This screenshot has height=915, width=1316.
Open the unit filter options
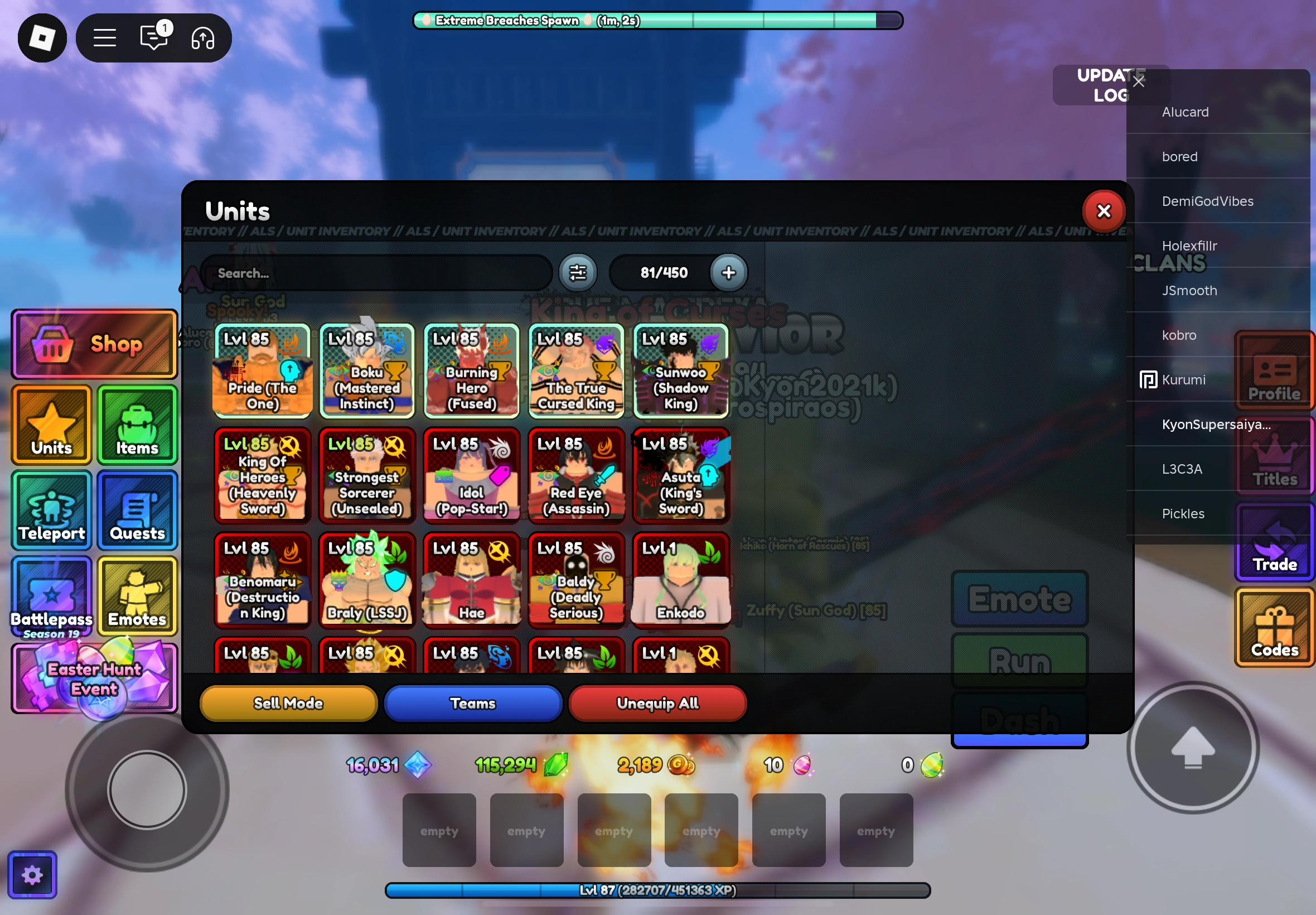578,272
